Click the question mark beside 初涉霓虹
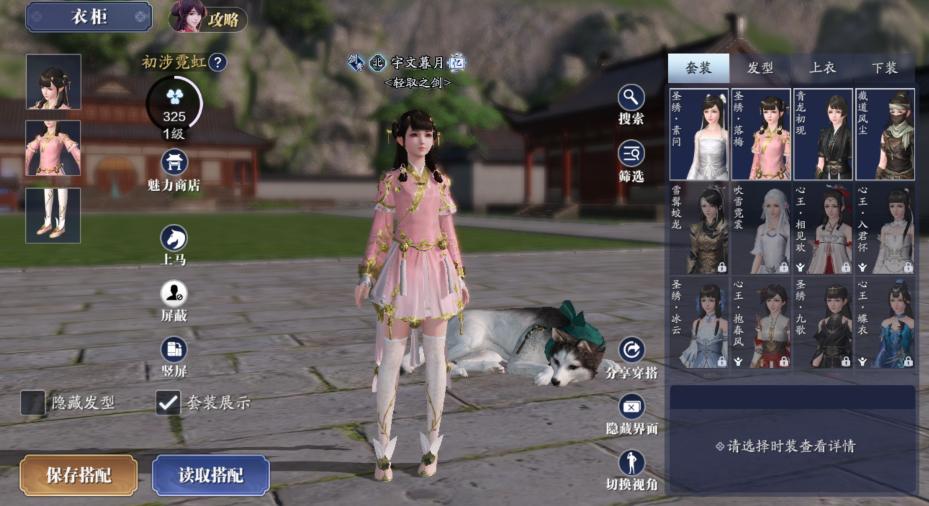 (x=217, y=63)
